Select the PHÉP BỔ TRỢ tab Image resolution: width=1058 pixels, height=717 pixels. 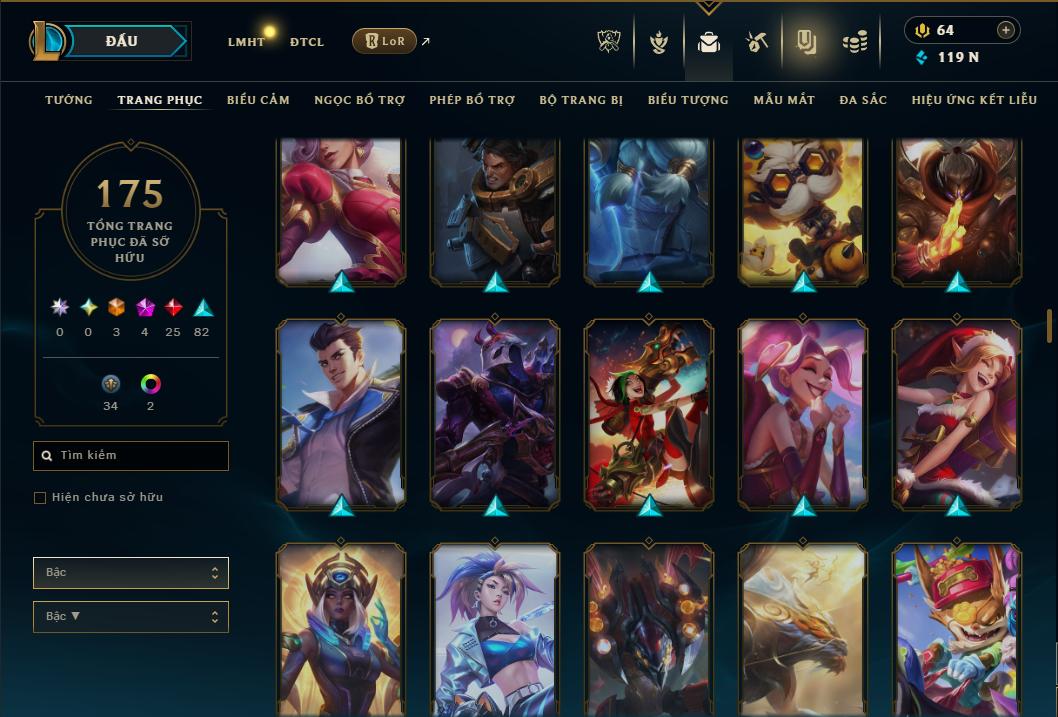pos(472,100)
